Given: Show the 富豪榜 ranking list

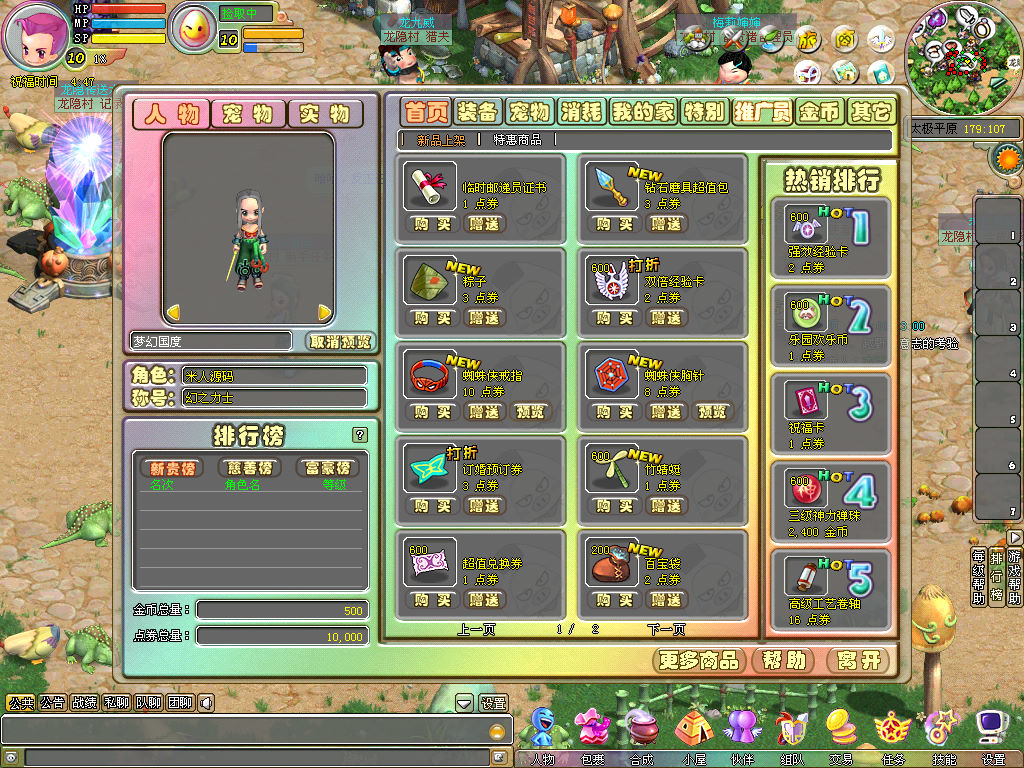Looking at the screenshot, I should (327, 468).
